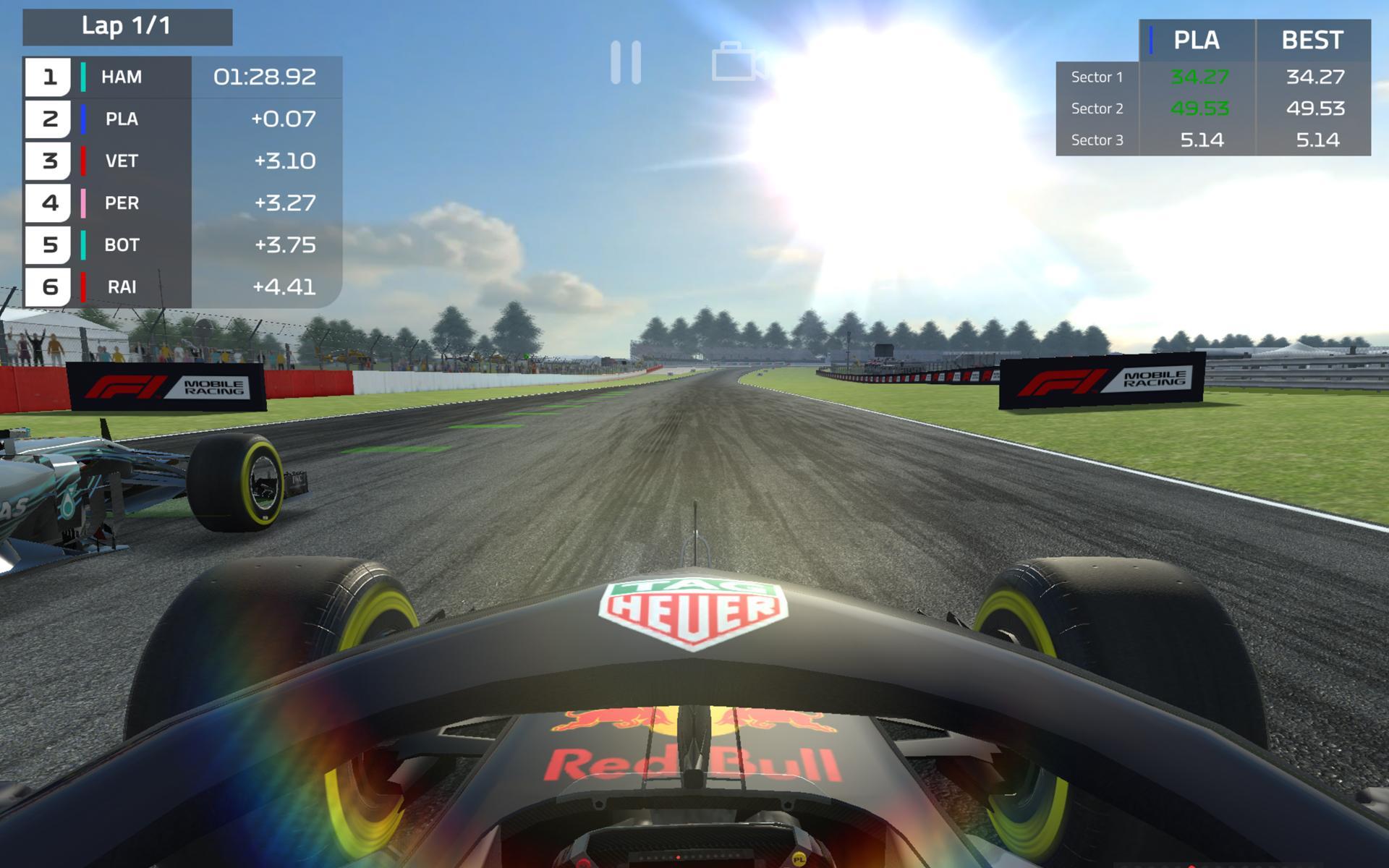This screenshot has height=868, width=1389.
Task: Collapse the Sector 3 timing row
Action: tap(1097, 140)
